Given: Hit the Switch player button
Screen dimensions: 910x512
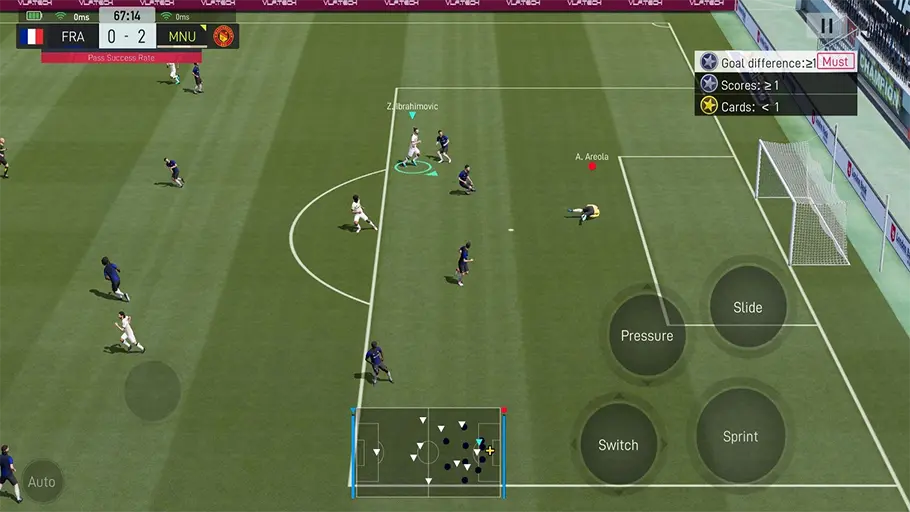Looking at the screenshot, I should pyautogui.click(x=618, y=444).
